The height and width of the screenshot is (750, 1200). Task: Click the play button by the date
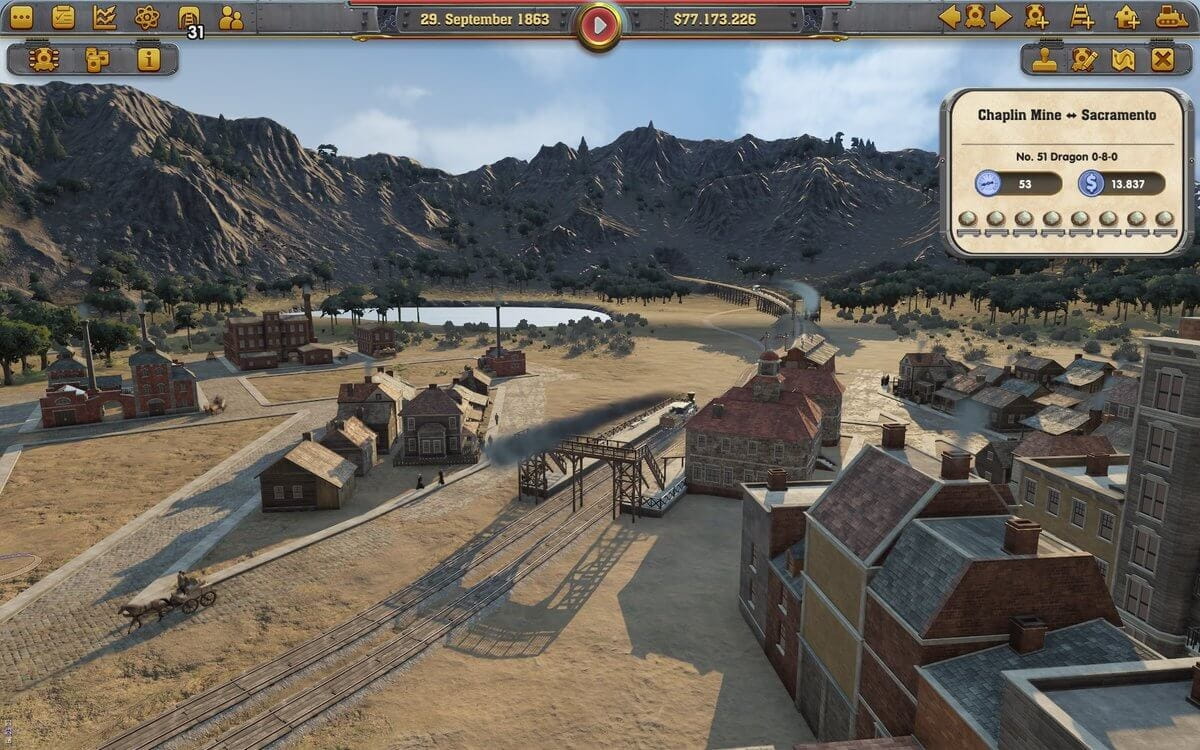click(x=599, y=24)
